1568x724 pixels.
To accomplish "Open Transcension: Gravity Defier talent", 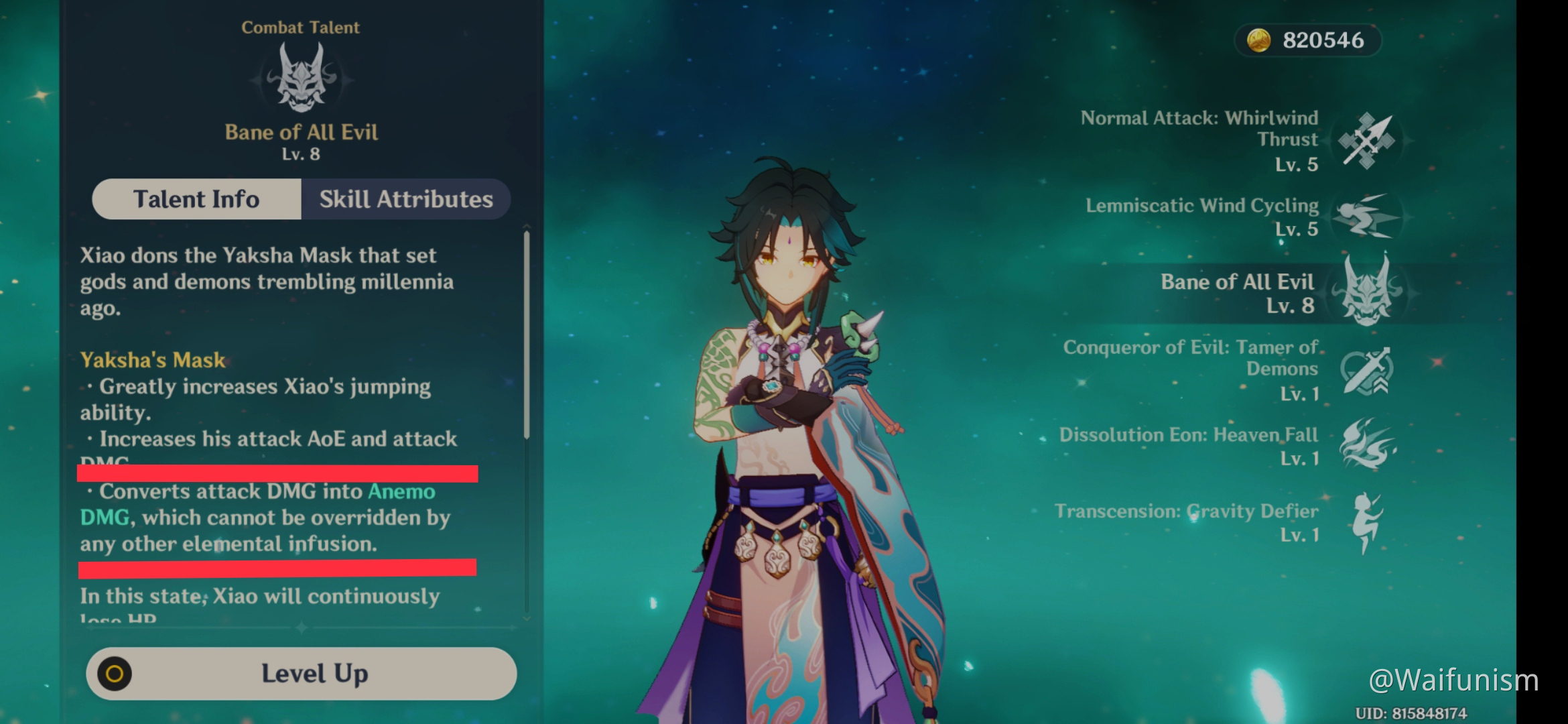I will coord(1366,522).
